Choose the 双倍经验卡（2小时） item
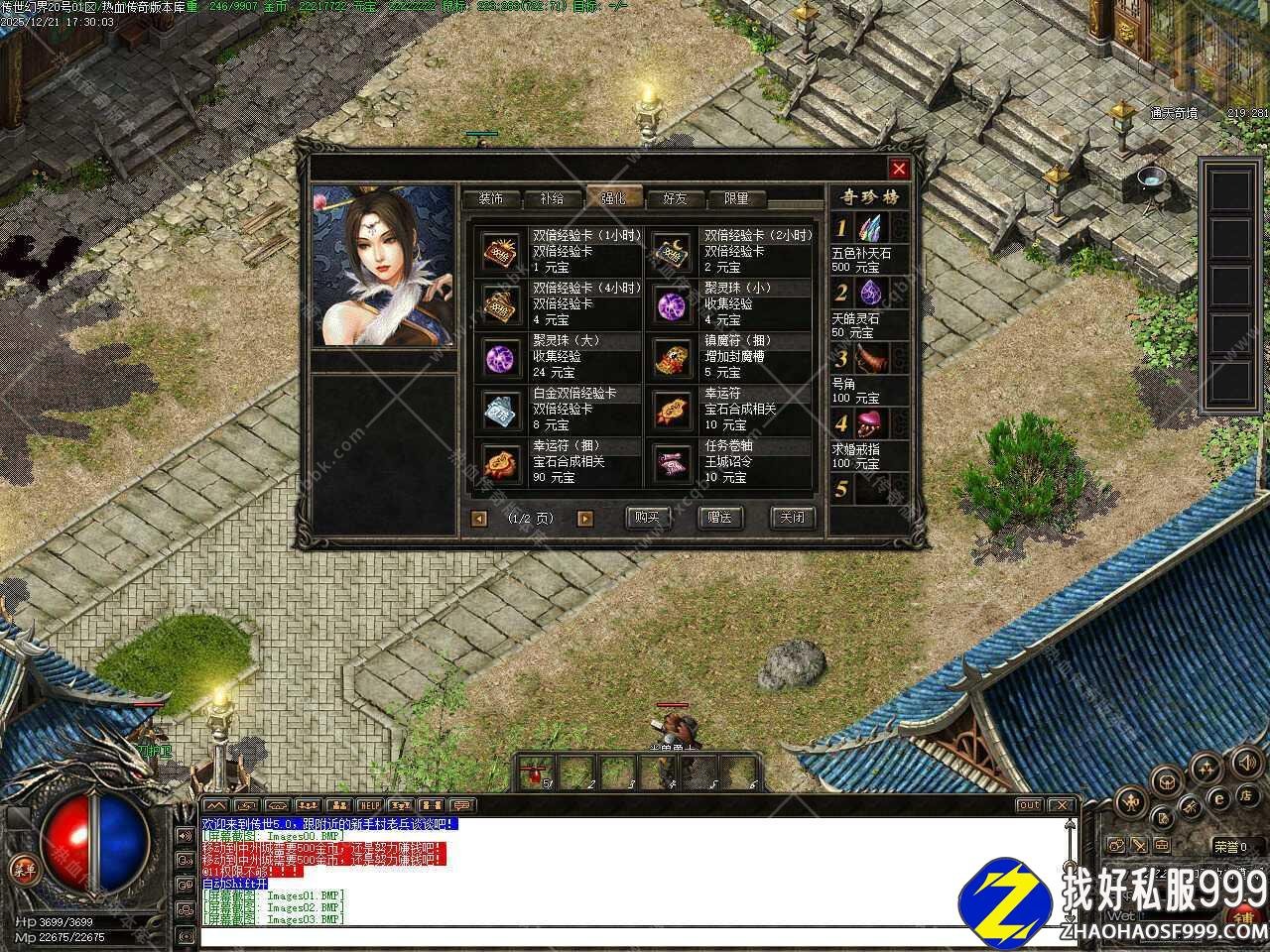 (673, 252)
